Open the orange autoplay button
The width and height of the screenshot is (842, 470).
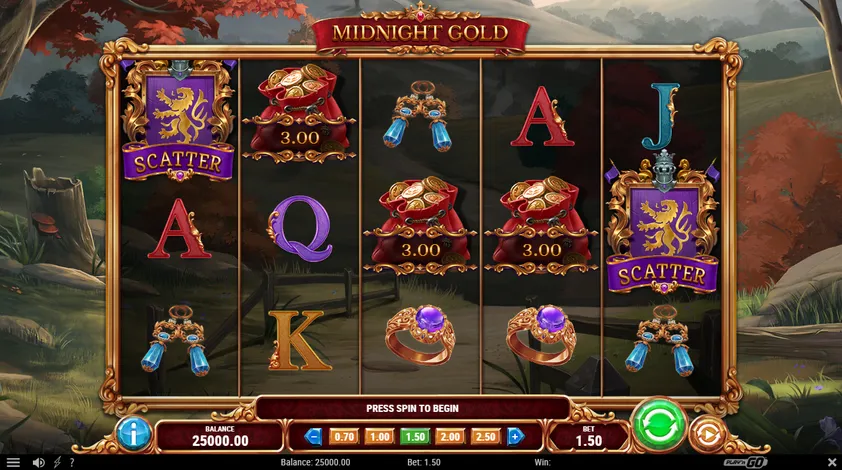[706, 434]
